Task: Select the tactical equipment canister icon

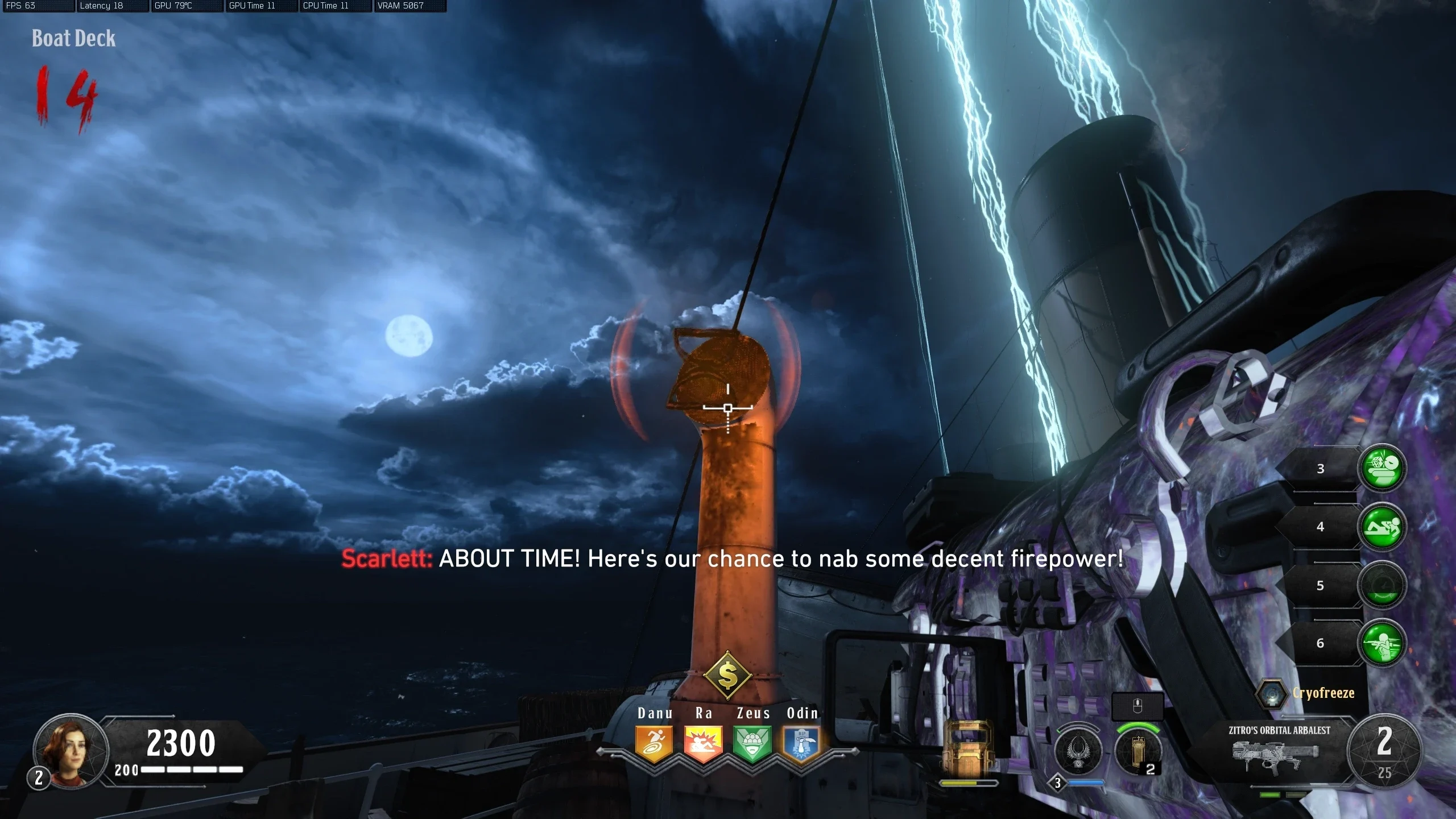Action: pos(1137,751)
